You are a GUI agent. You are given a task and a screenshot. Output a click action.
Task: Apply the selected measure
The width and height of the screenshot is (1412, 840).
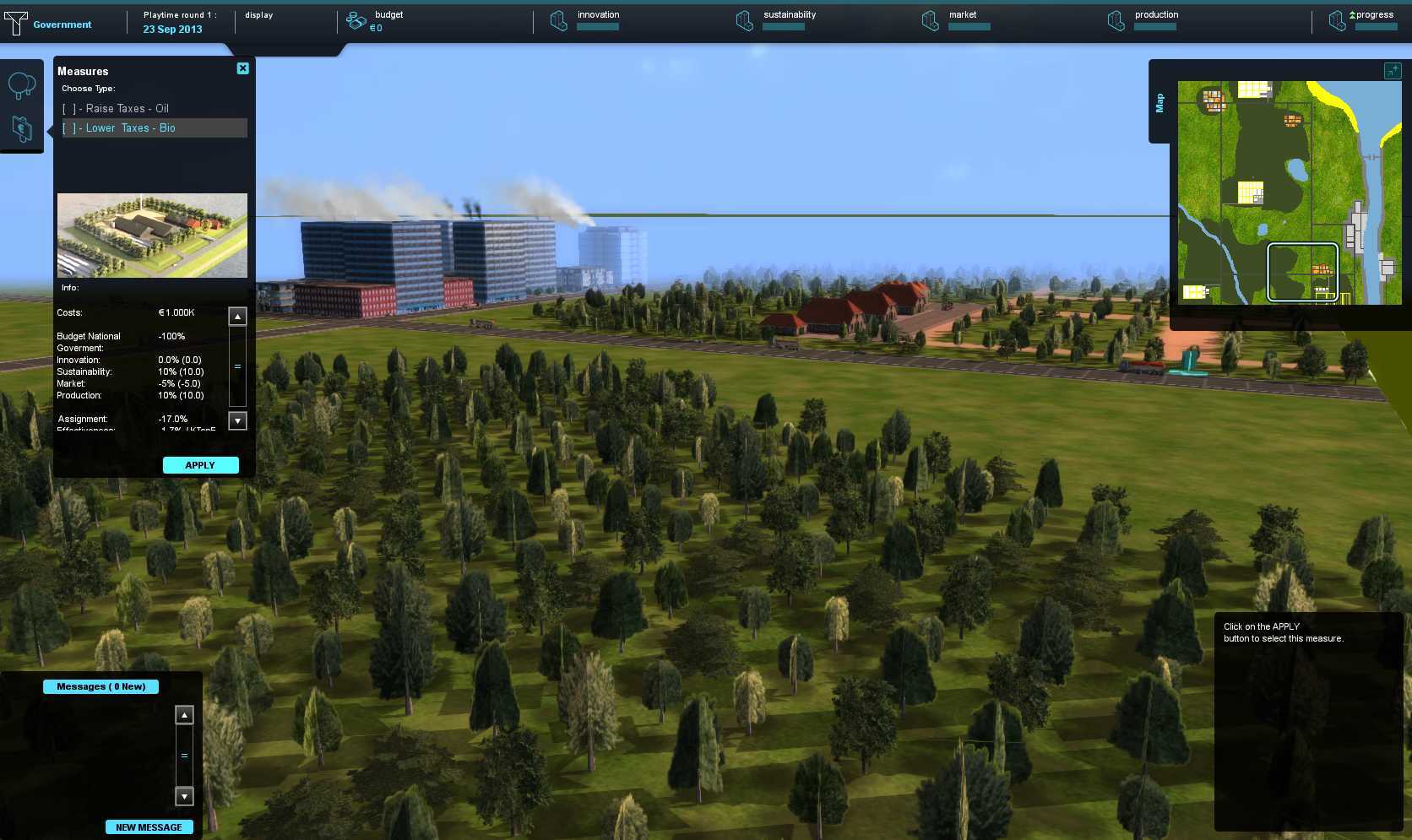[200, 465]
